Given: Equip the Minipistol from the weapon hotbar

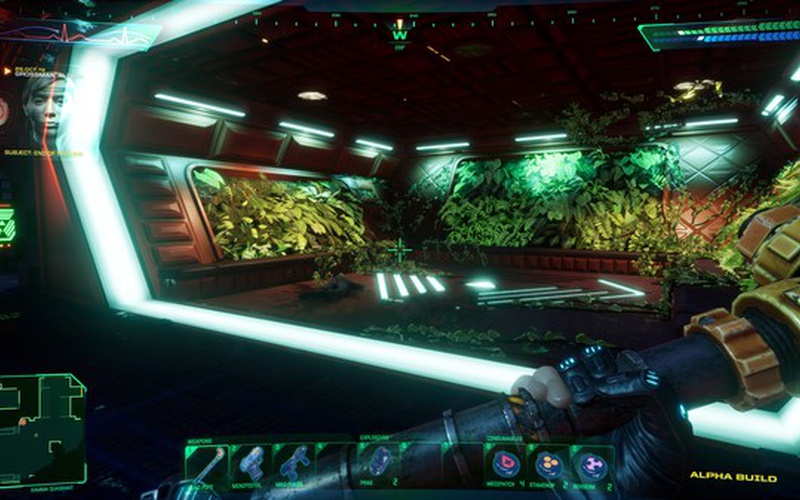Looking at the screenshot, I should click(248, 463).
